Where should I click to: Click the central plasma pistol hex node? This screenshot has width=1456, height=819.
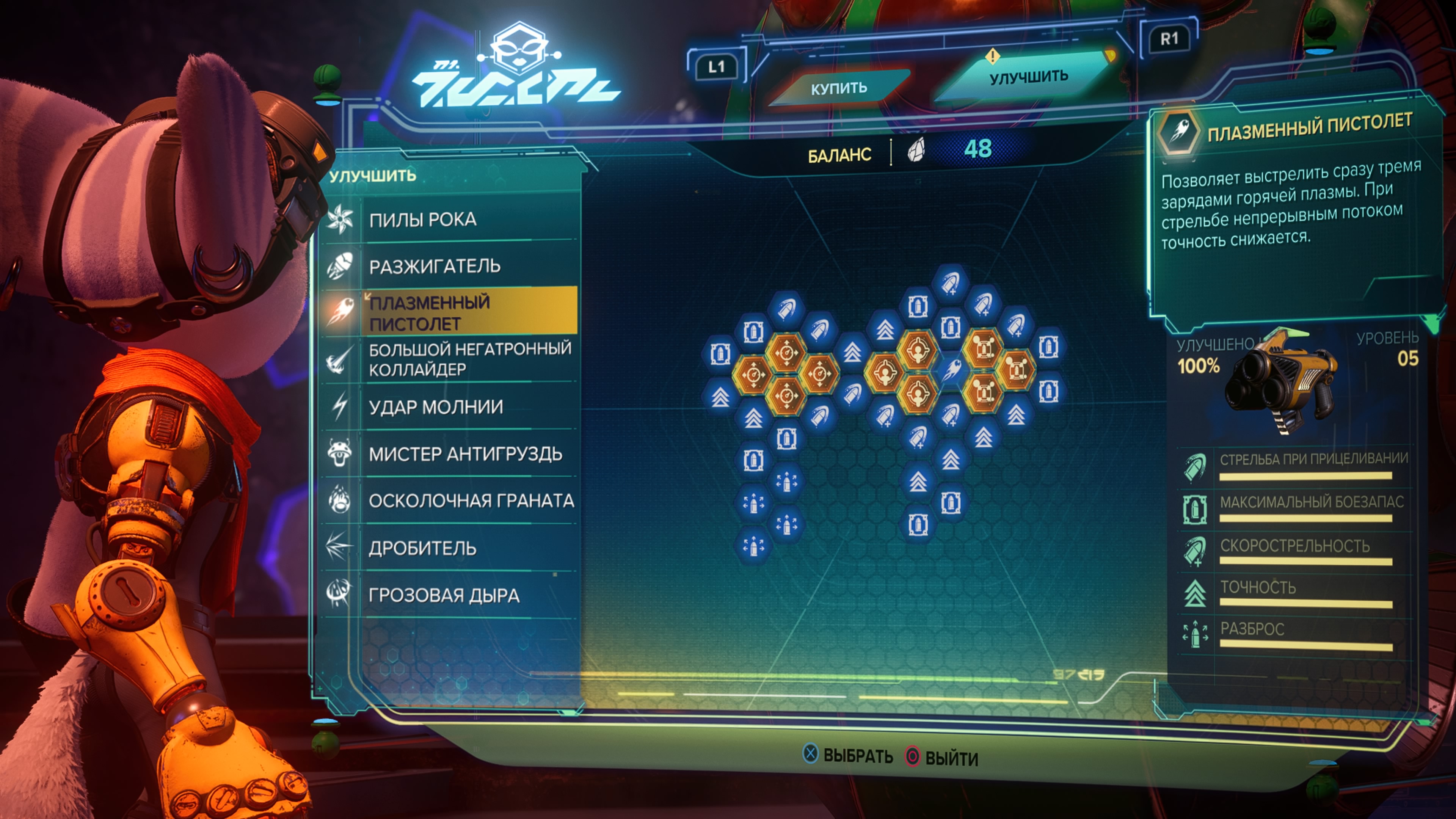(951, 370)
